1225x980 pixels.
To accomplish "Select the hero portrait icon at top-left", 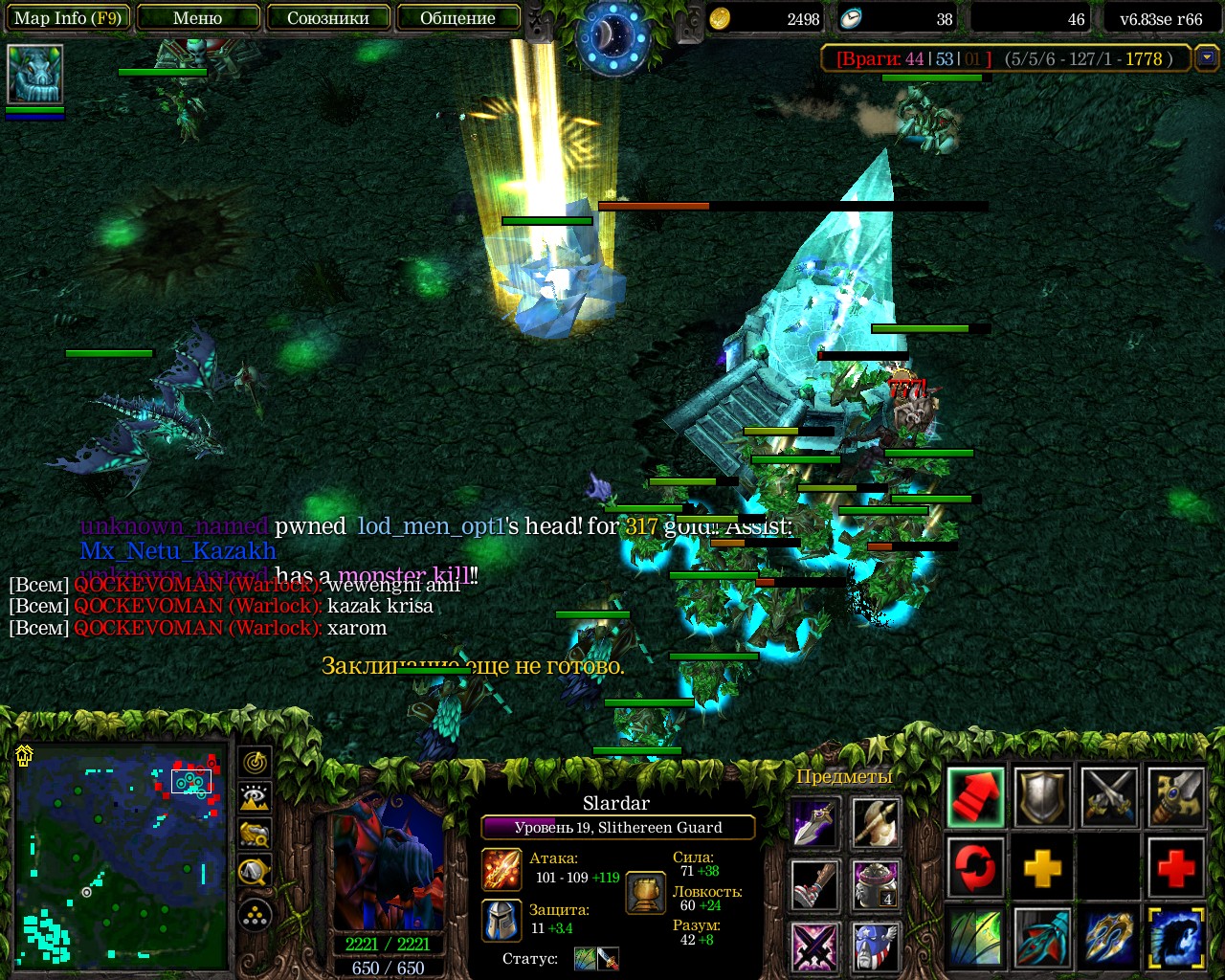I will pos(35,74).
